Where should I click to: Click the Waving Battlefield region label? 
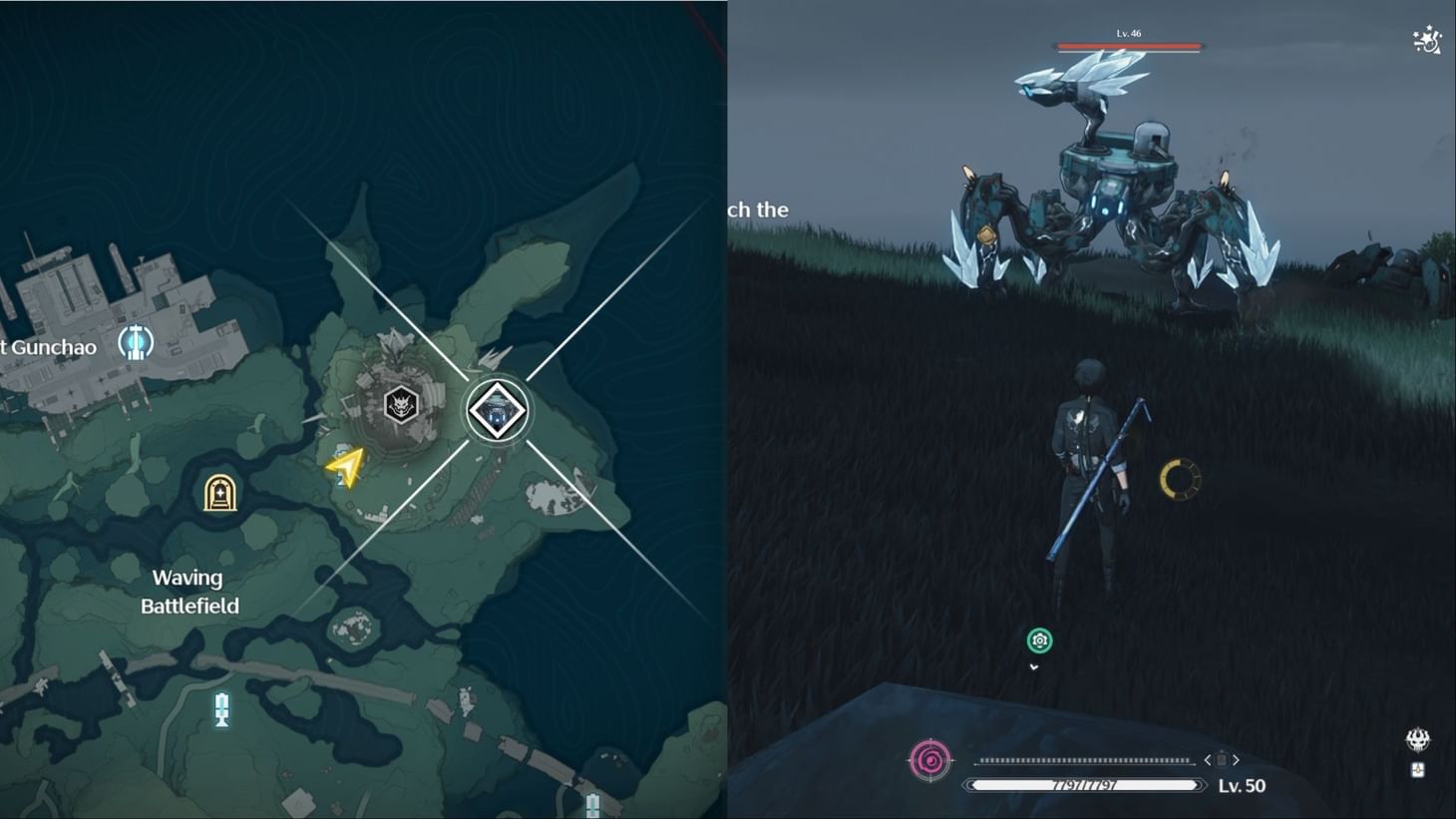188,591
